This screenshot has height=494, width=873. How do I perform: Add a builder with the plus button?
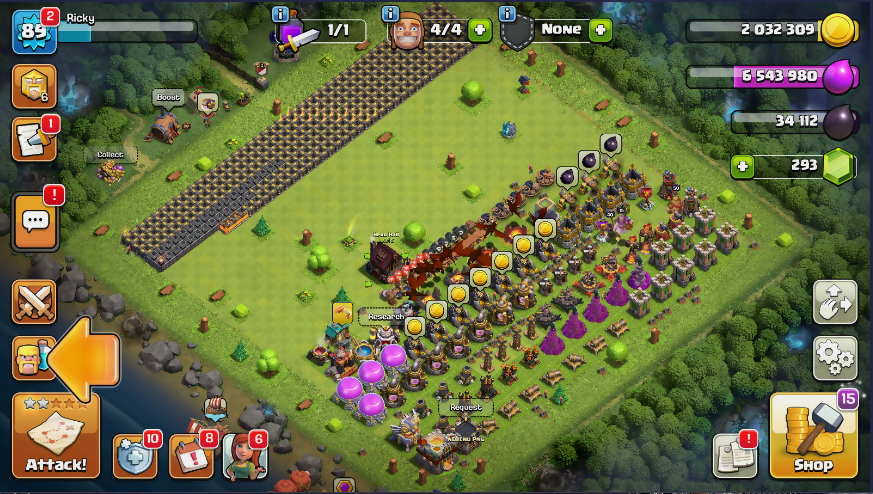[480, 30]
